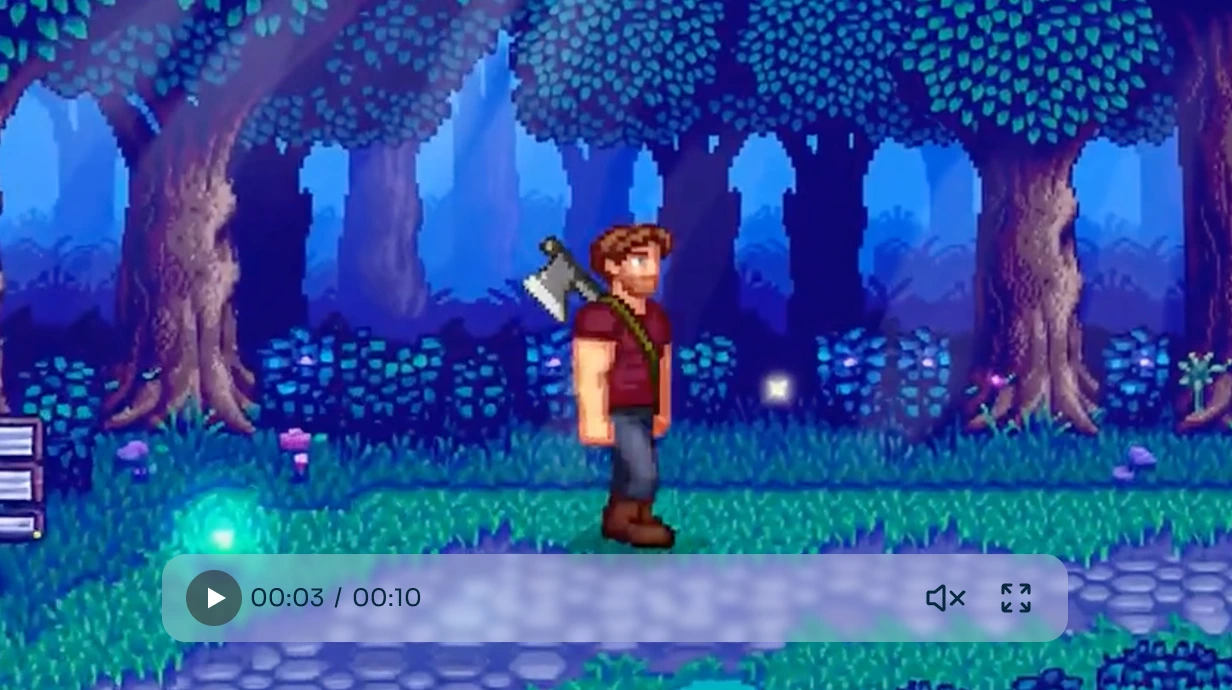Enter fullscreen mode in the video player
The image size is (1232, 690).
(x=1015, y=598)
